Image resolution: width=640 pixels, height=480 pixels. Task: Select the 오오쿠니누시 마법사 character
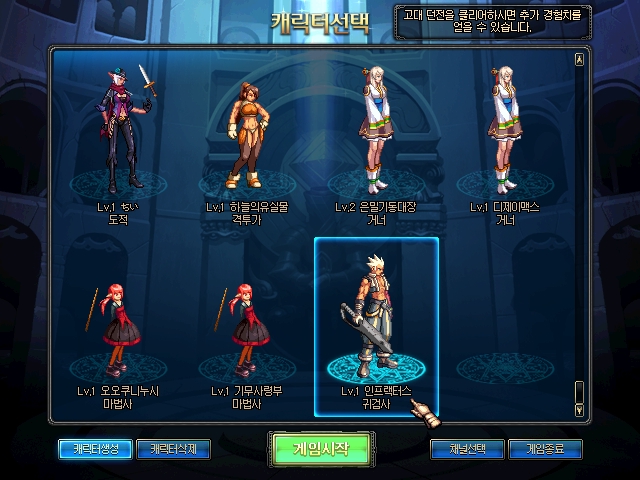(118, 330)
